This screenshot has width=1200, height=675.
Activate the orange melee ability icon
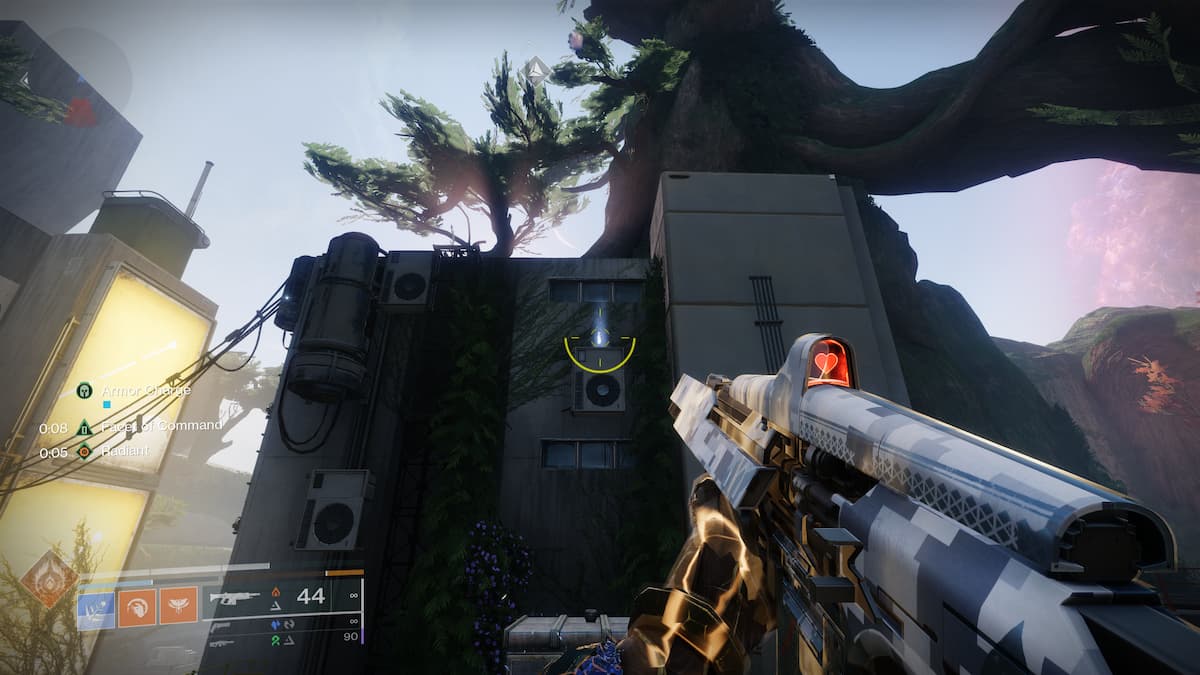(137, 605)
